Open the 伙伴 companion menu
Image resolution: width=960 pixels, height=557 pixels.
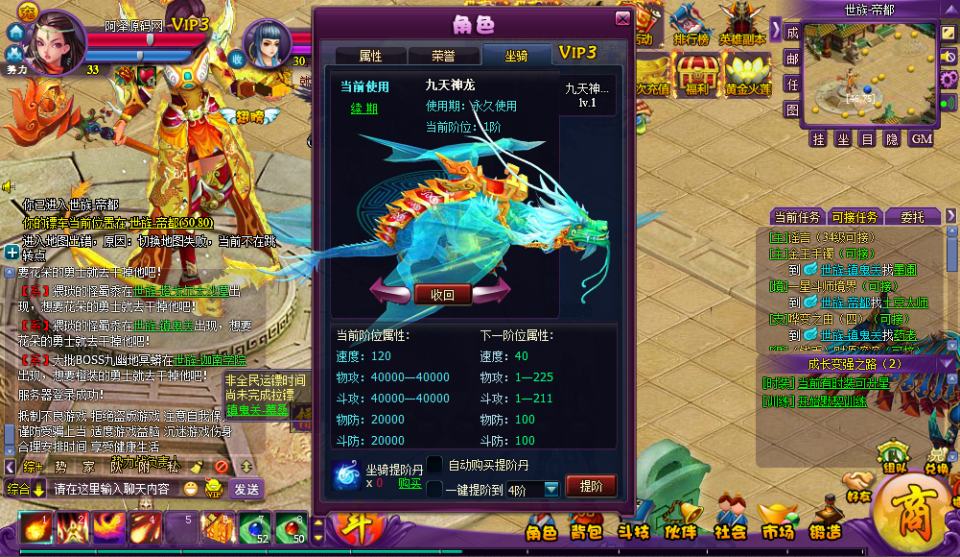pos(681,532)
